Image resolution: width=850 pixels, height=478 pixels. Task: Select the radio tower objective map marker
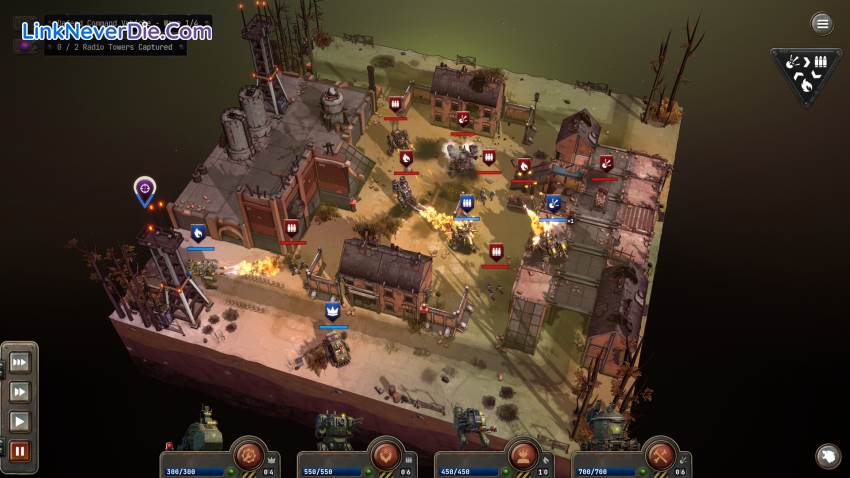(145, 188)
